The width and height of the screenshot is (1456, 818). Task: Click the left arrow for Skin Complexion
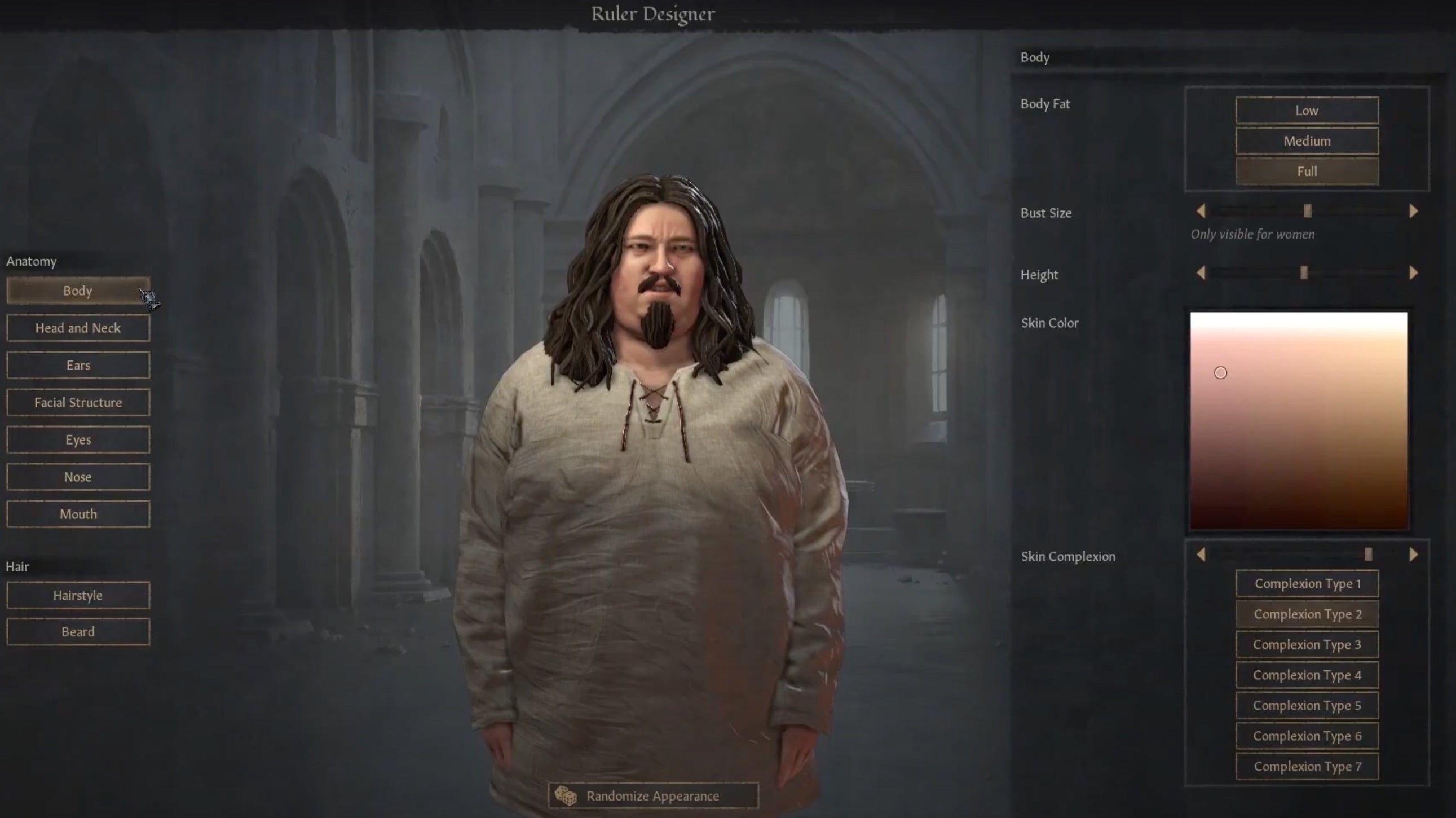pos(1201,555)
